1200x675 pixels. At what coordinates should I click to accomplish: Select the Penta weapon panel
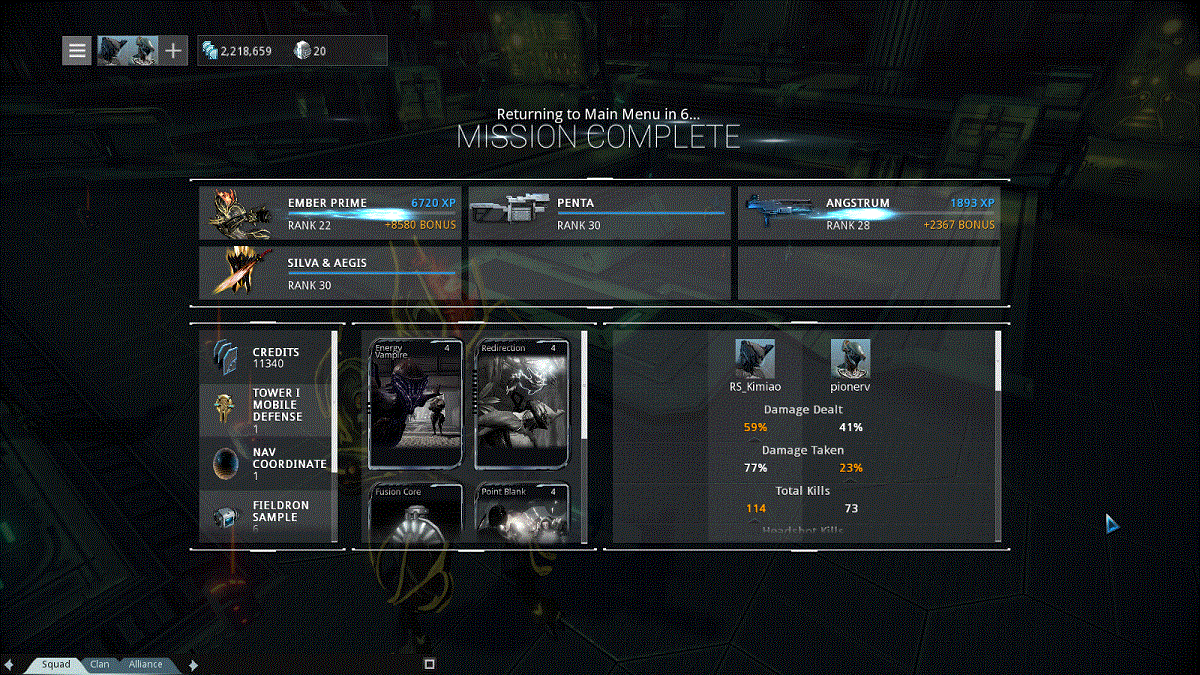pyautogui.click(x=598, y=214)
